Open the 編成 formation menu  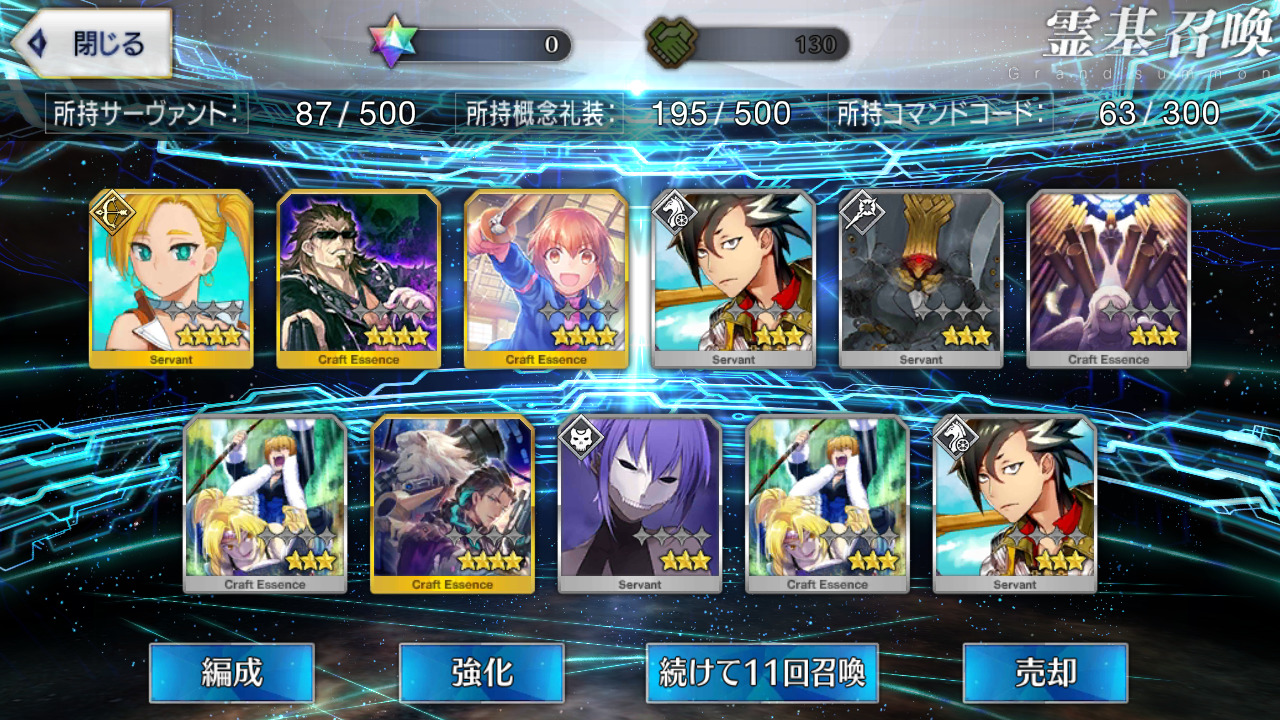point(232,673)
